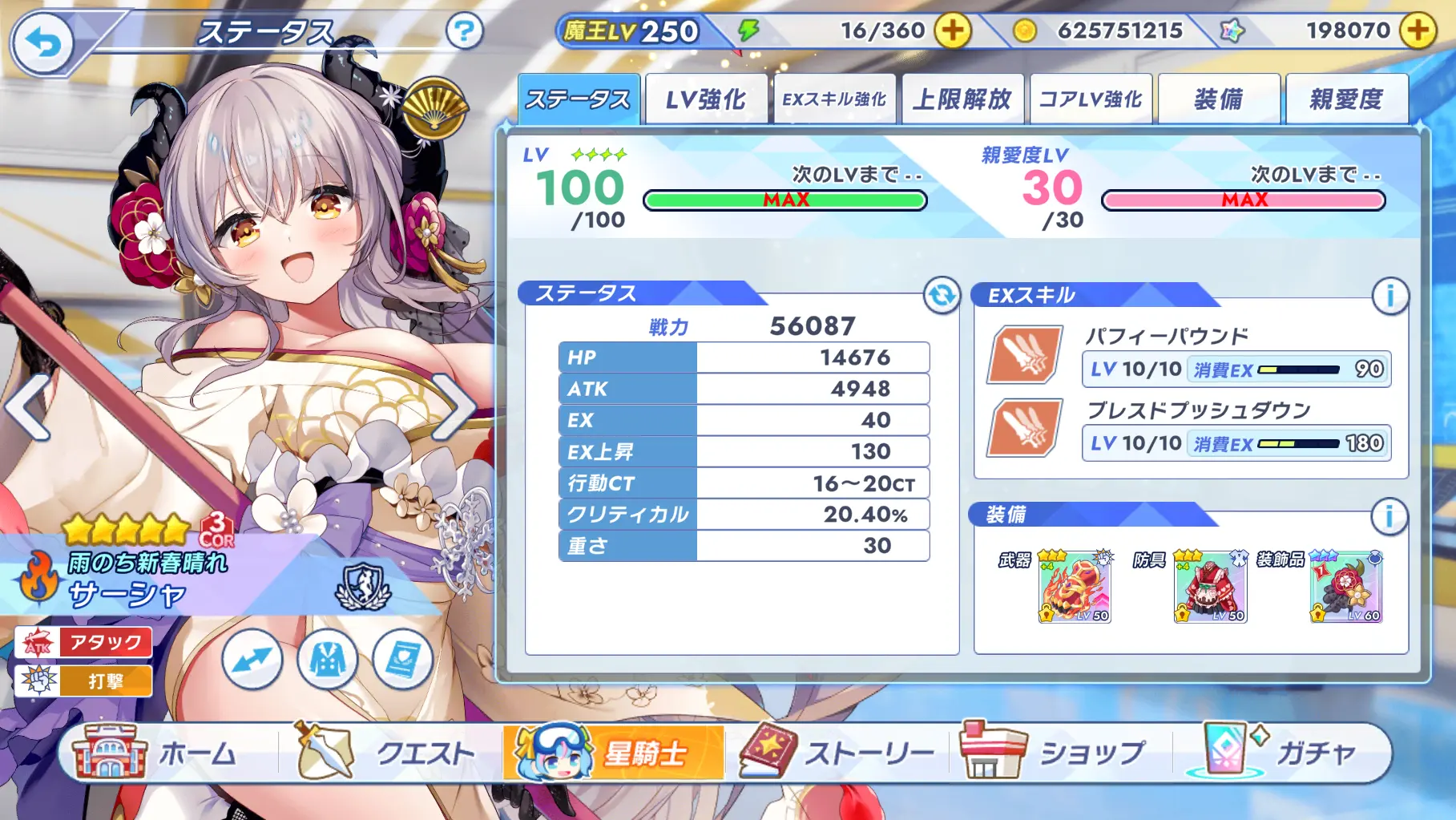Add stamina with the plus button
Screen dimensions: 1456x820
click(x=952, y=31)
